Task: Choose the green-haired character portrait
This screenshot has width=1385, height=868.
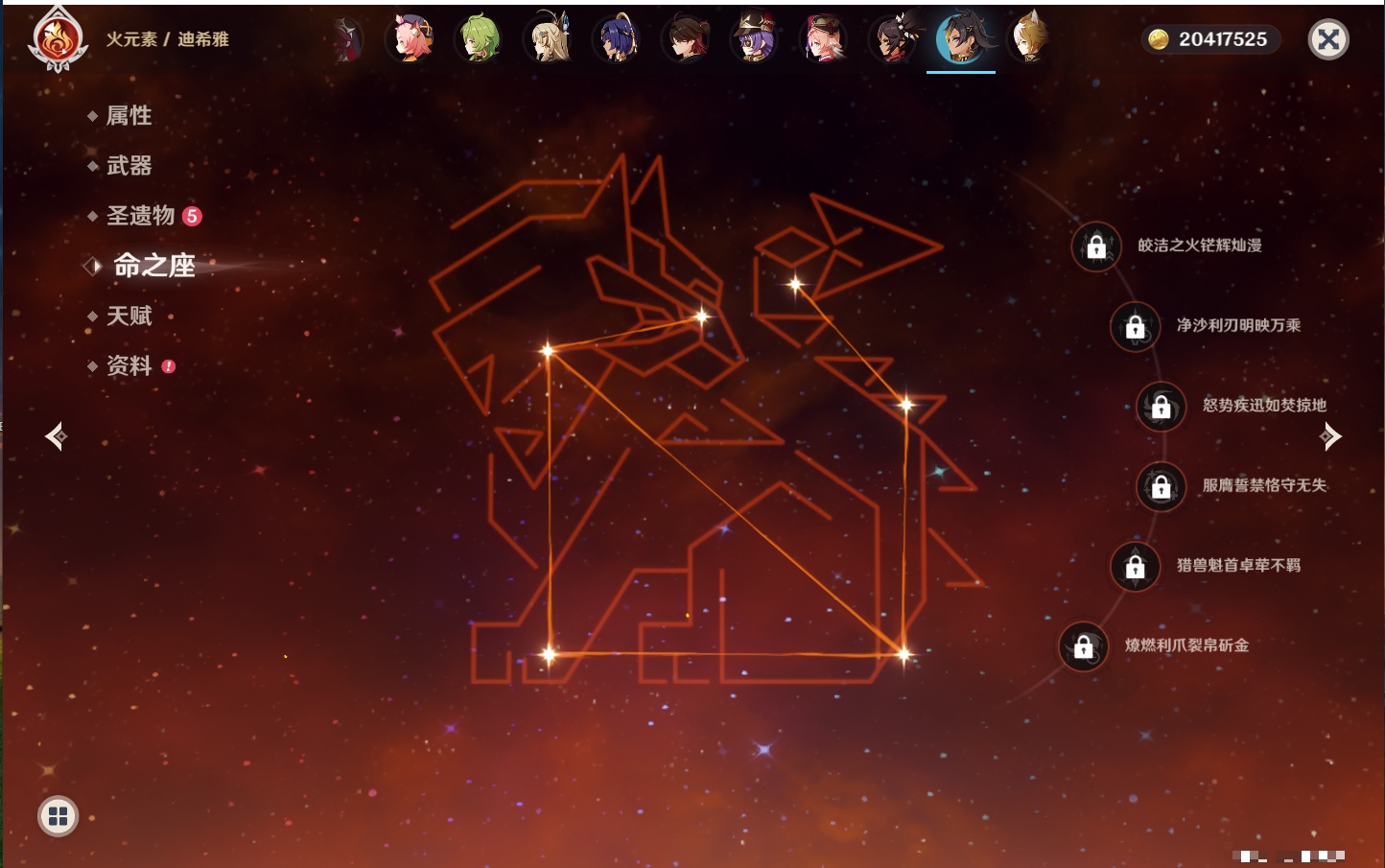Action: click(x=480, y=39)
